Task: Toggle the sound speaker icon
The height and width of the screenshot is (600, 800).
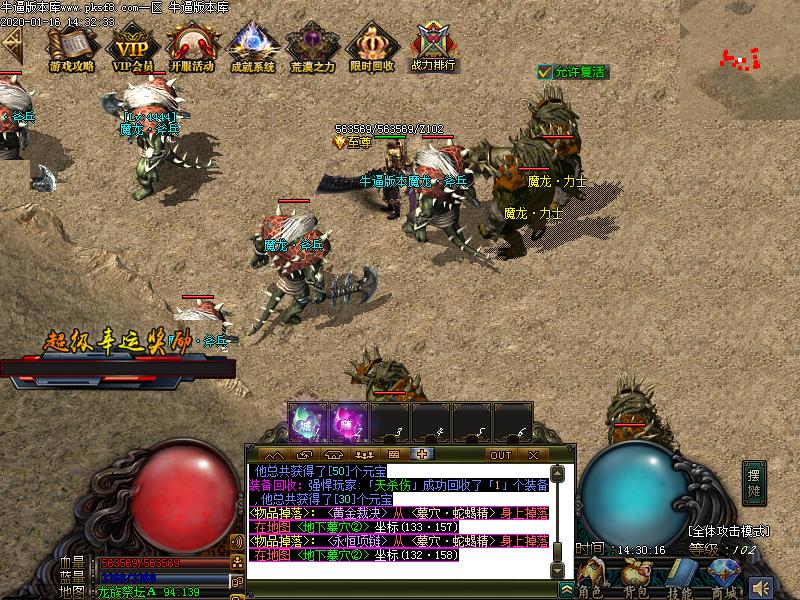Action: coord(762,587)
